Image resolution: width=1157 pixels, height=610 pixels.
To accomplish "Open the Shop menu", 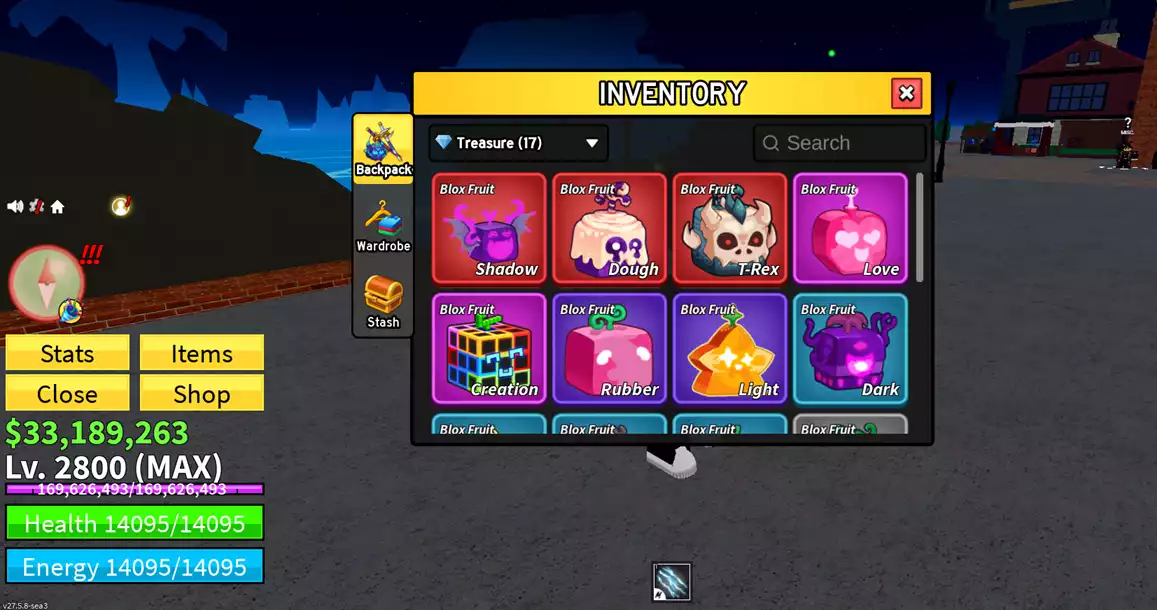I will pyautogui.click(x=201, y=393).
